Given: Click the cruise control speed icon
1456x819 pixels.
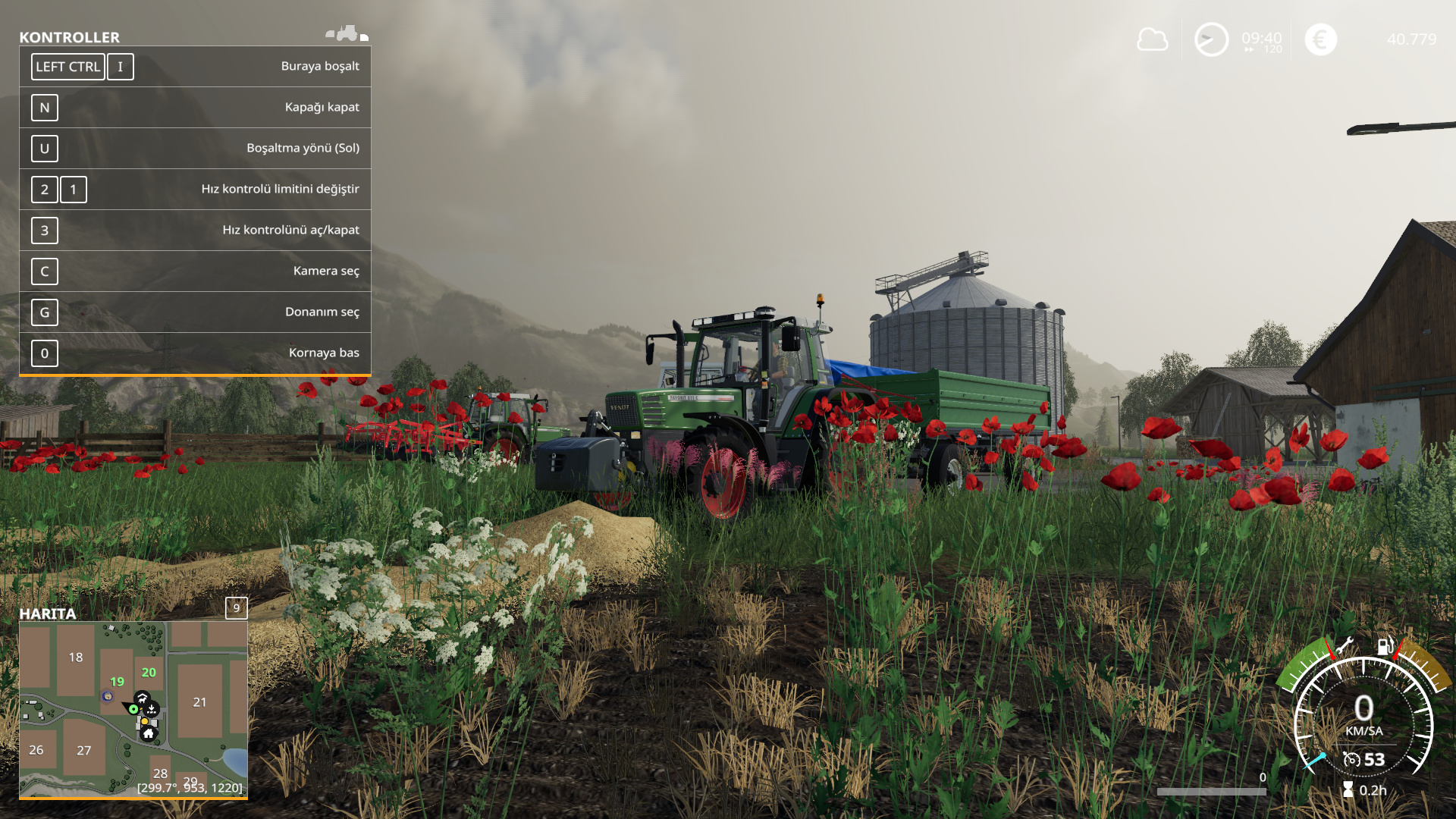Looking at the screenshot, I should [1351, 759].
